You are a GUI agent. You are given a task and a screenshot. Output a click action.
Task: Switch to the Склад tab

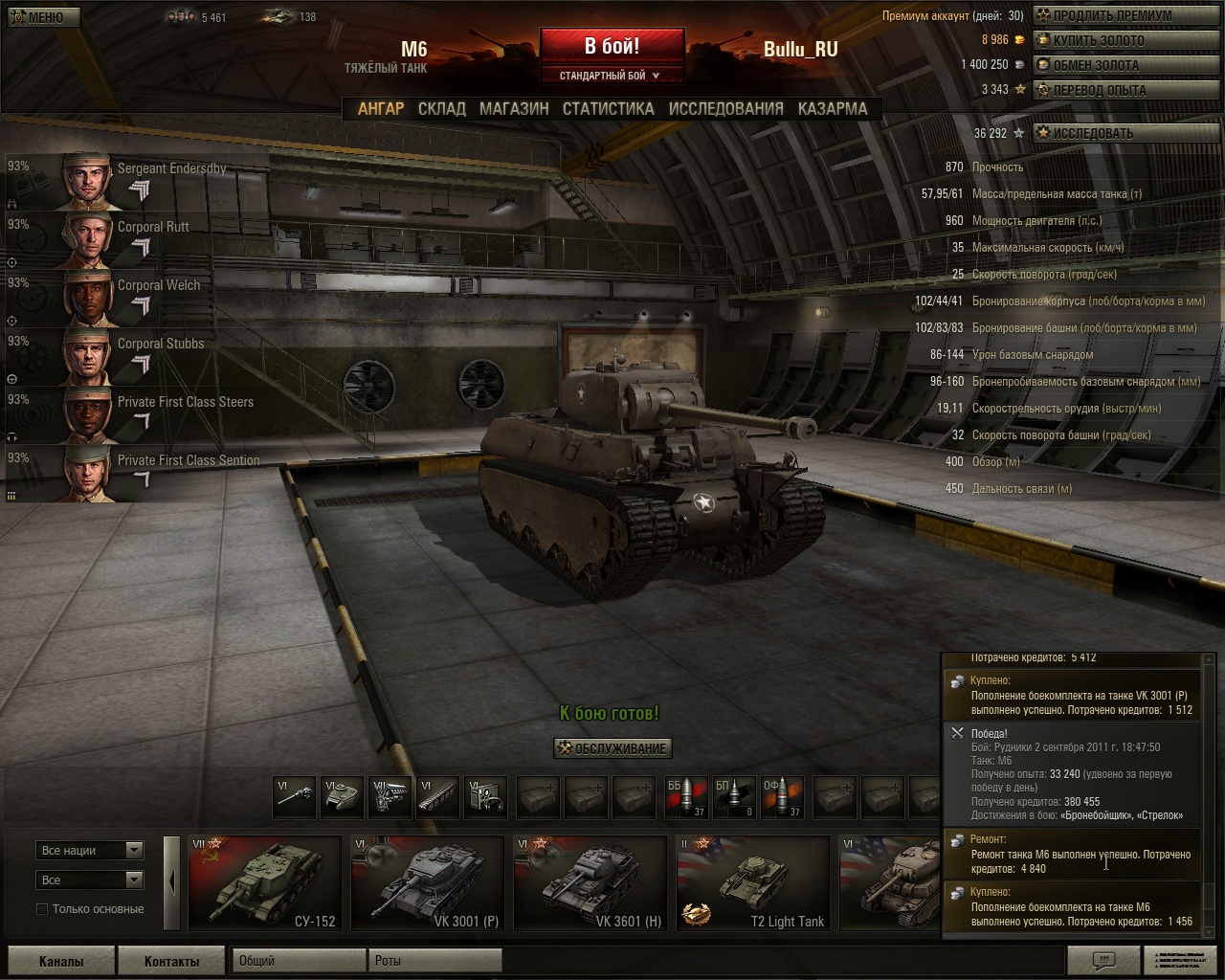coord(441,109)
